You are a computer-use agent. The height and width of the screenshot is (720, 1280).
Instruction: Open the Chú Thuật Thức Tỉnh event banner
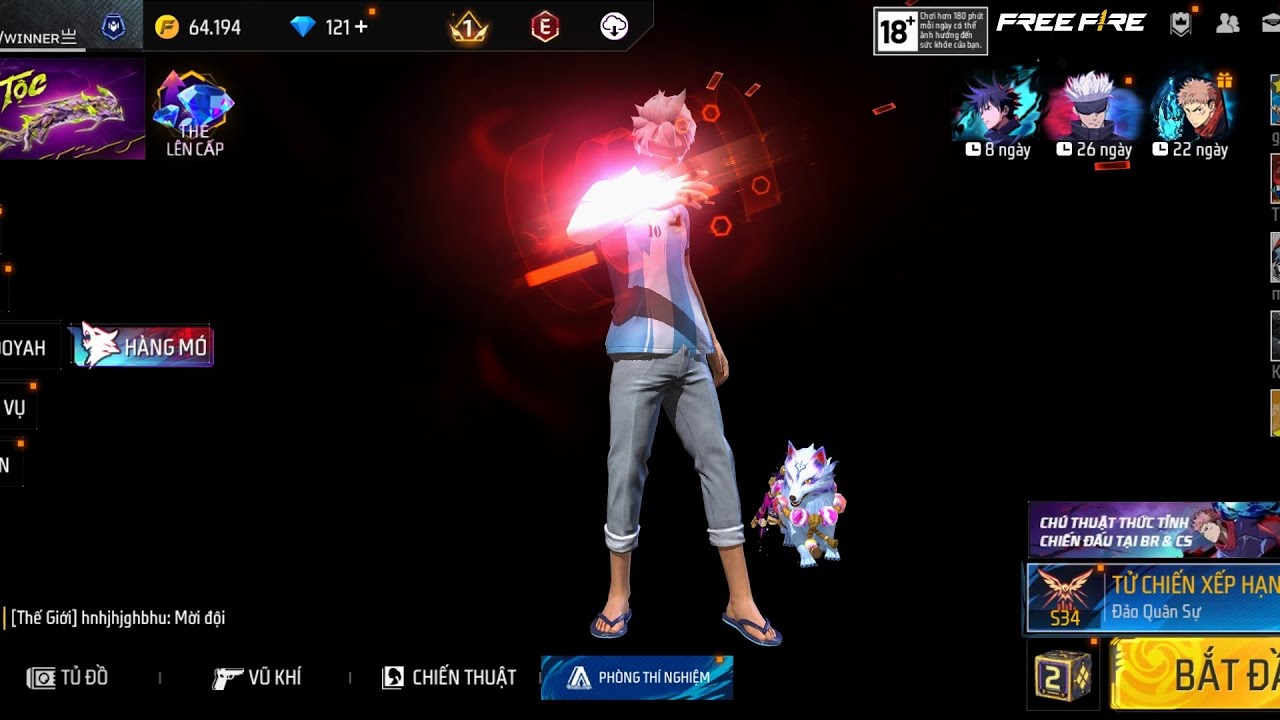pyautogui.click(x=1153, y=530)
